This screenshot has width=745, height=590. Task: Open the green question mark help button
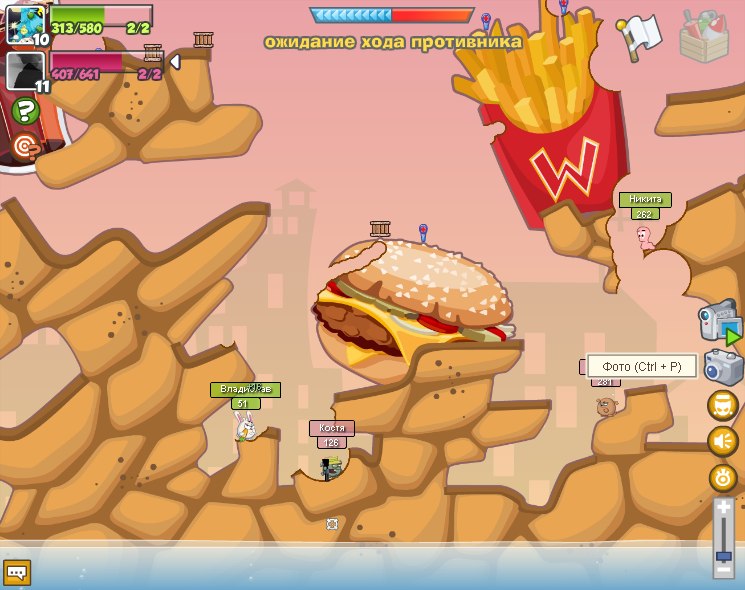[25, 112]
